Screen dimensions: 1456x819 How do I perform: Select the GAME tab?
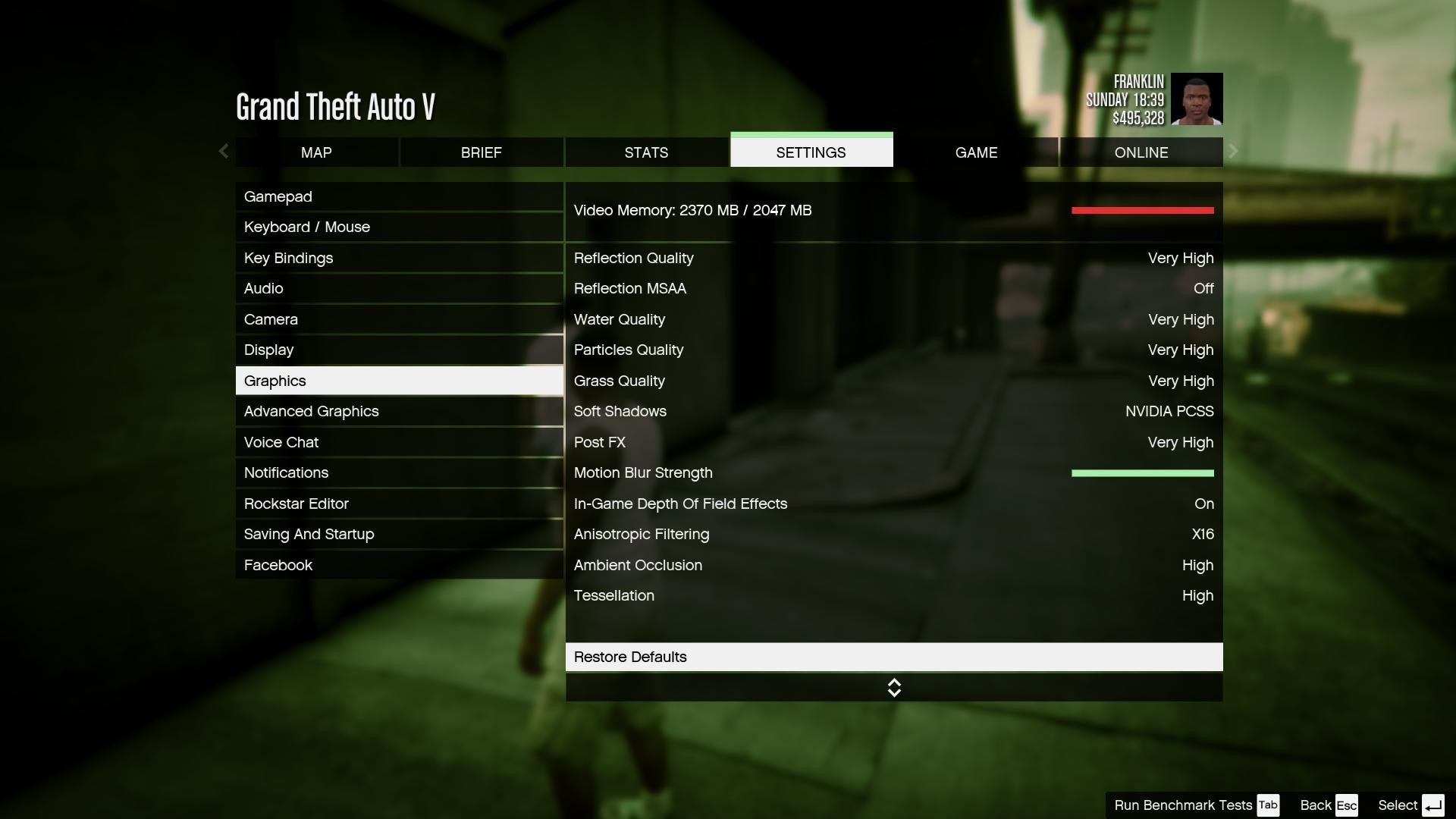976,152
